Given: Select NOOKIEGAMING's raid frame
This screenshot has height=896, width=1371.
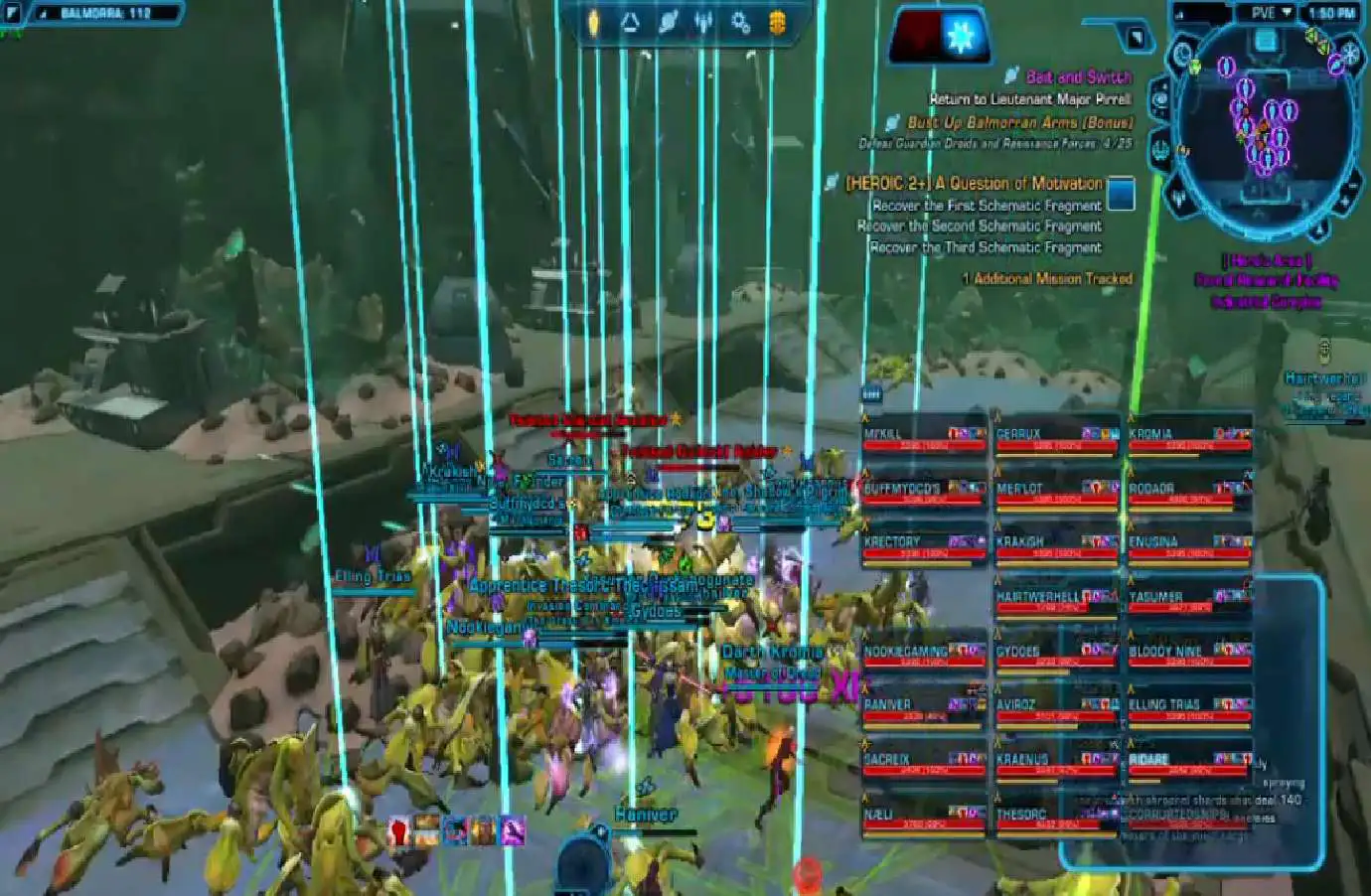Looking at the screenshot, I should pyautogui.click(x=923, y=657).
